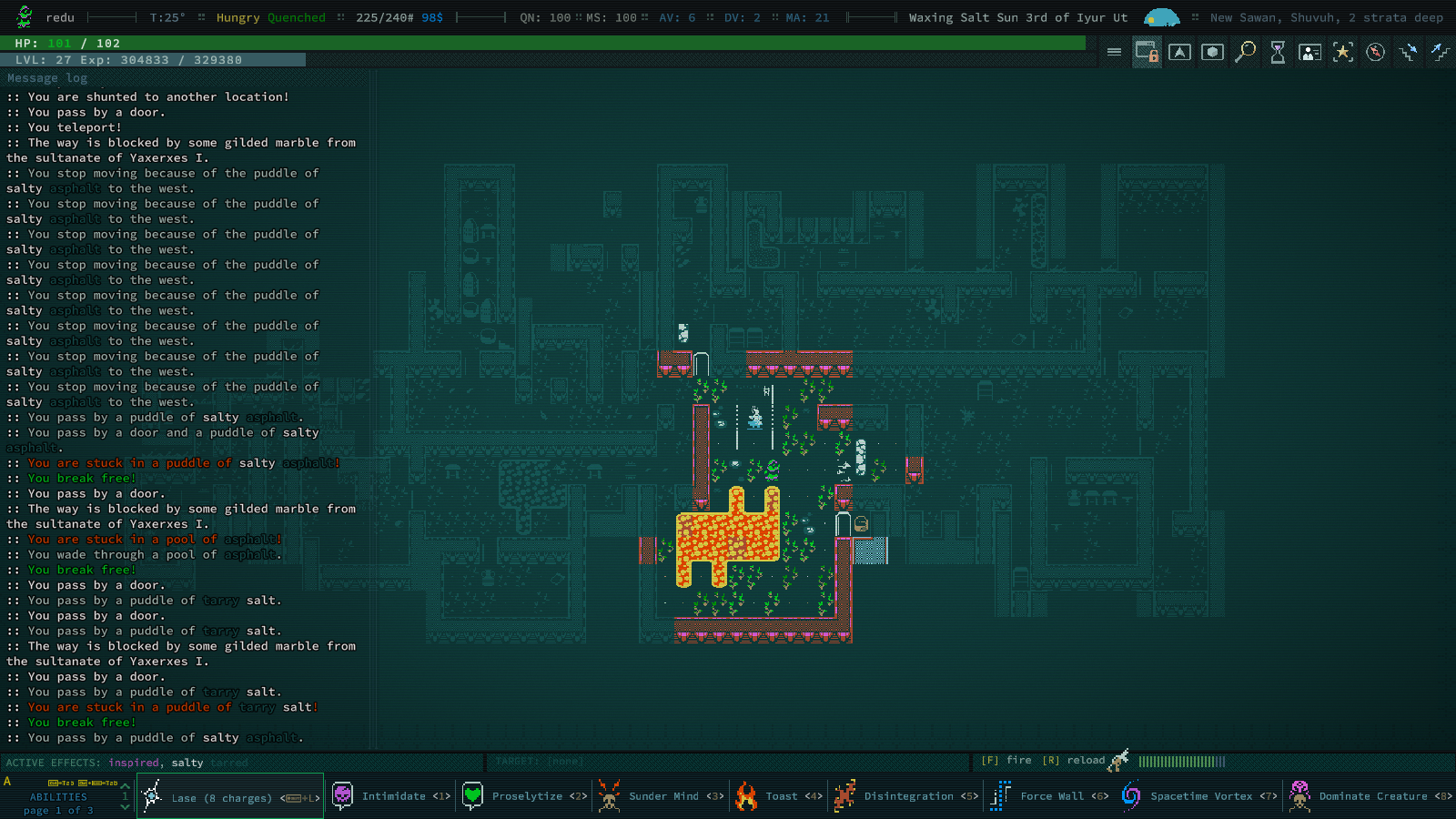Activate the magnifying glass look tool
This screenshot has width=1456, height=819.
tap(1245, 52)
